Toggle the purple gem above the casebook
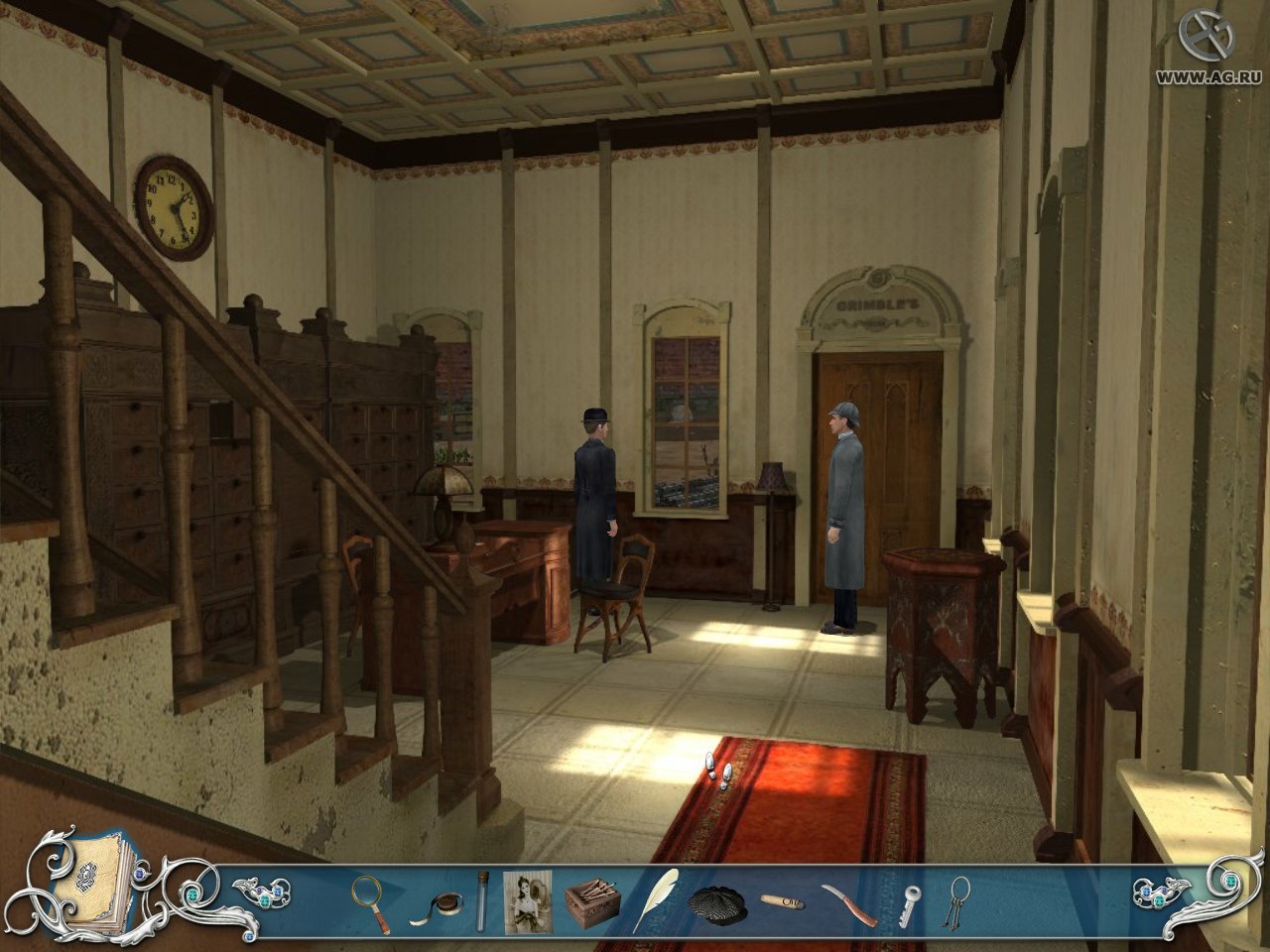Image resolution: width=1270 pixels, height=952 pixels. (x=140, y=873)
